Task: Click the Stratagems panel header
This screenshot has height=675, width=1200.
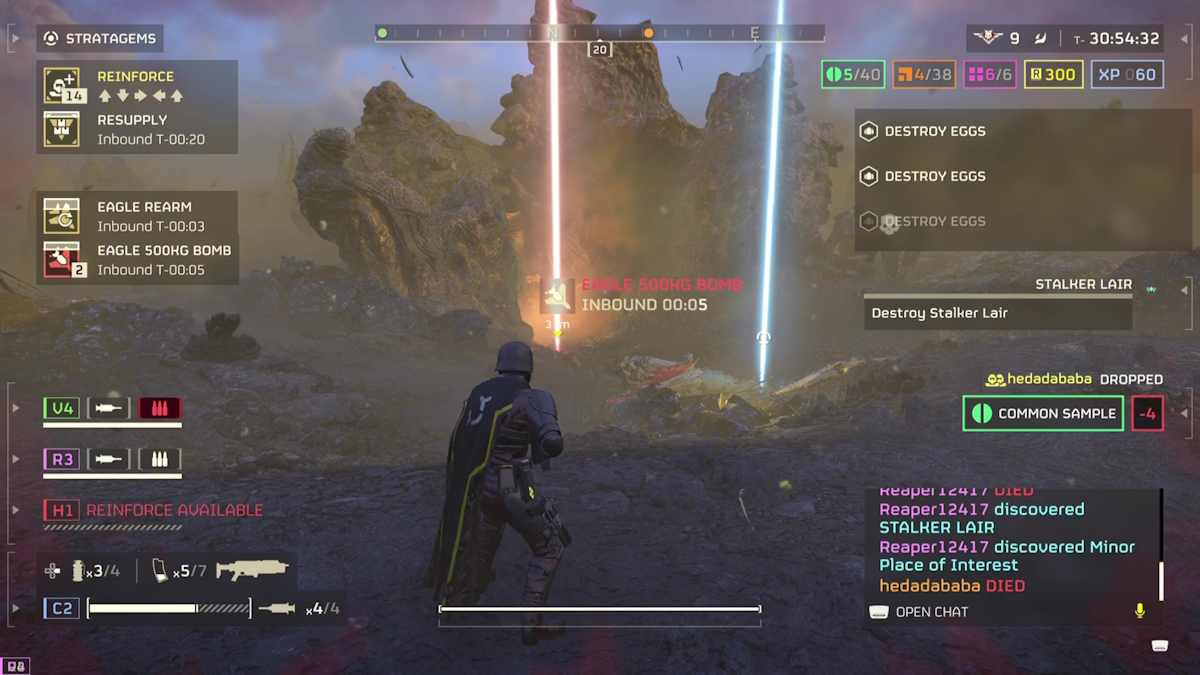Action: pos(100,39)
